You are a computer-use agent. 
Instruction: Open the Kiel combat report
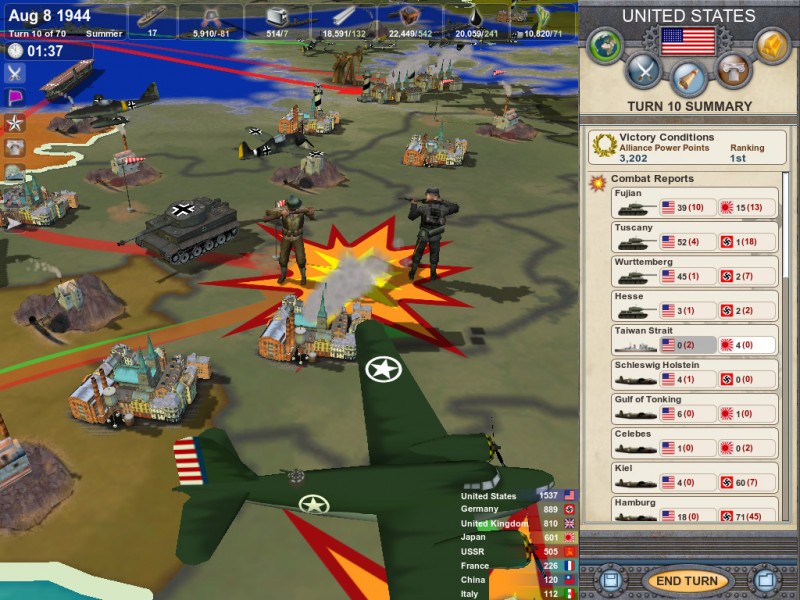coord(695,477)
